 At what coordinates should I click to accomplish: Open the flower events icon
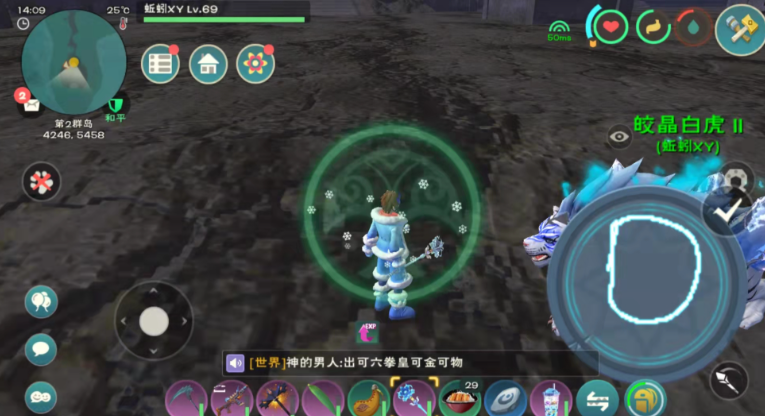pos(256,64)
